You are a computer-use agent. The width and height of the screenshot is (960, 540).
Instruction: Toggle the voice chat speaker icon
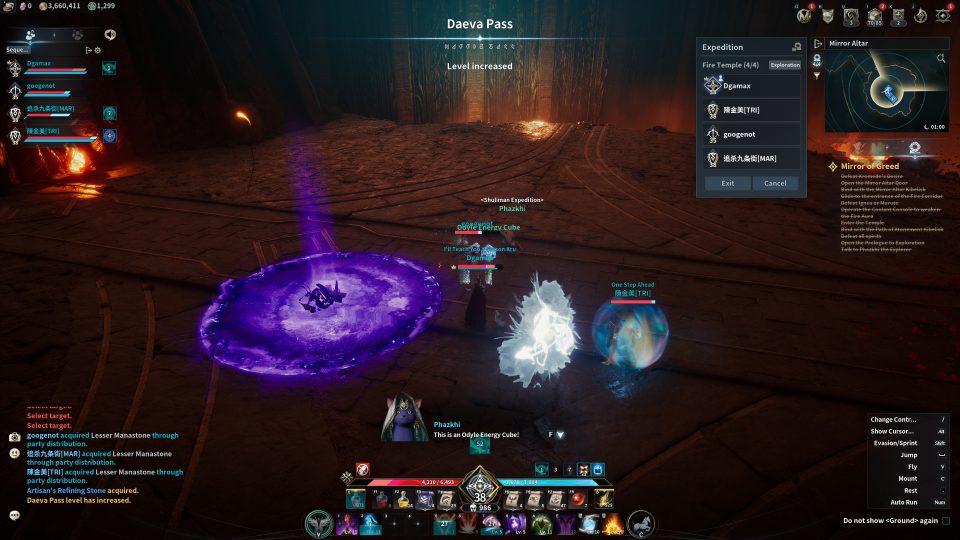109,34
